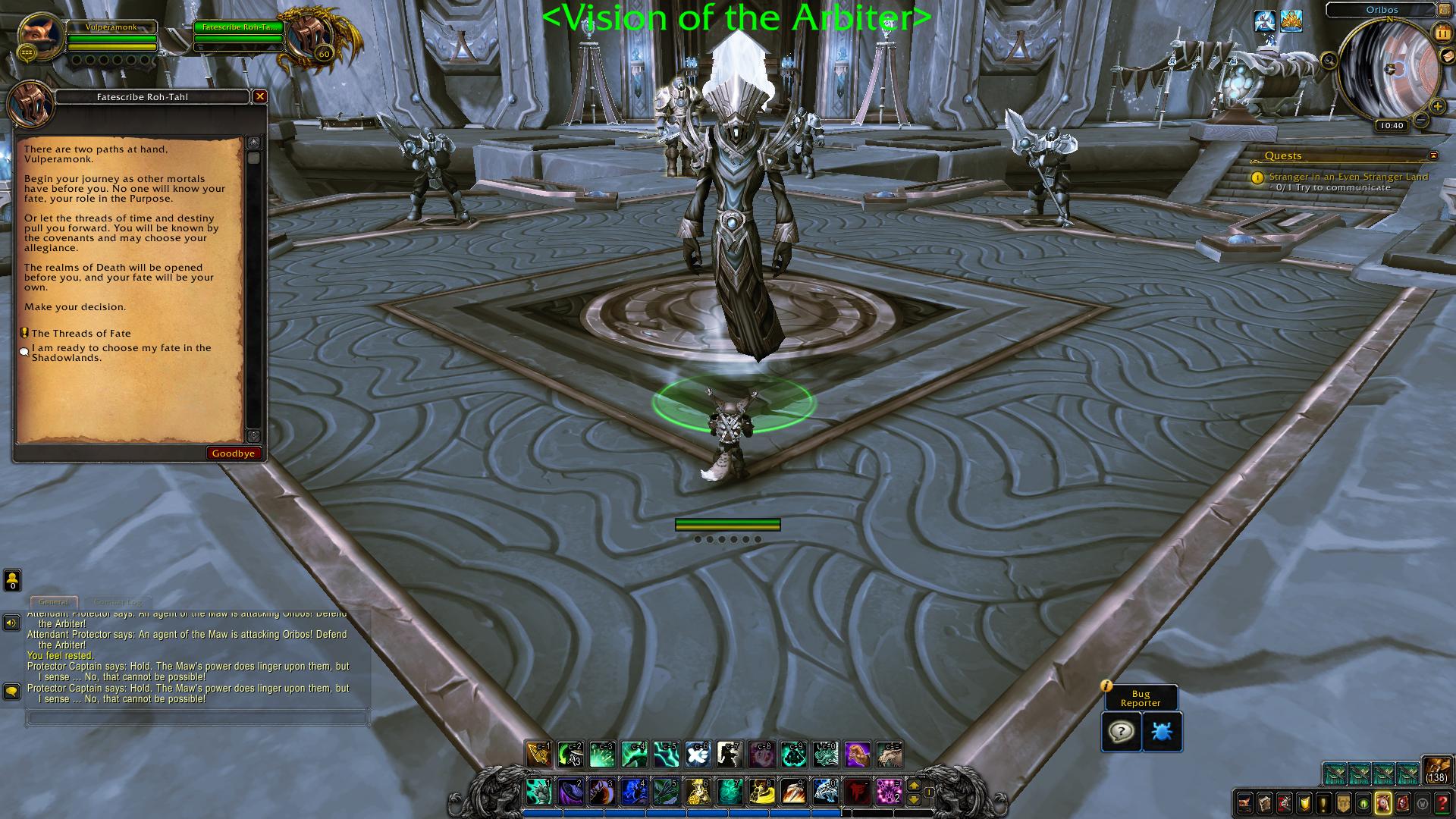
Task: Open the Calendar icon by the minimap
Action: [x=1442, y=33]
